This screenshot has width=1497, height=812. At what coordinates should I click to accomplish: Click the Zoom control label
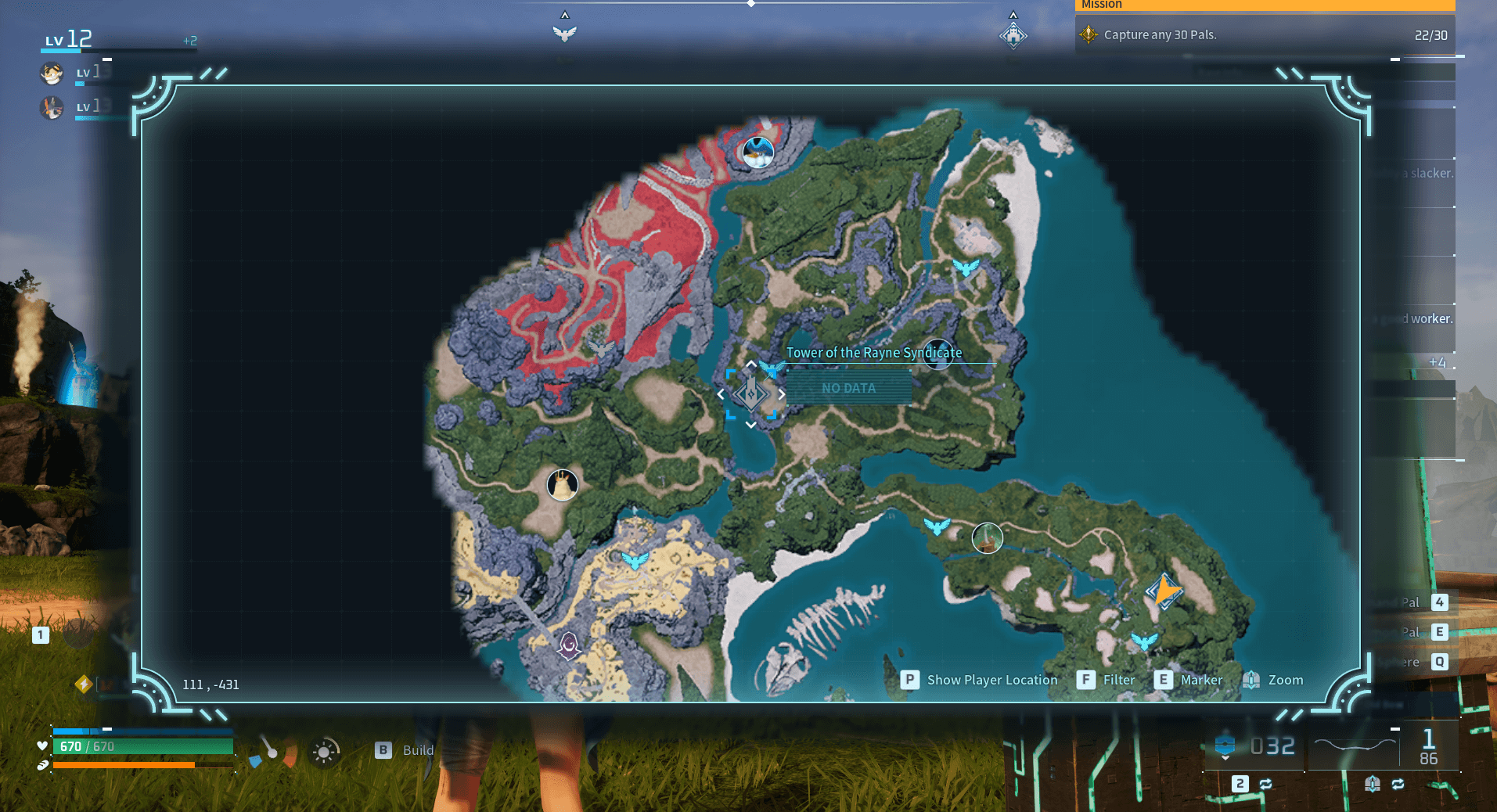point(1285,680)
